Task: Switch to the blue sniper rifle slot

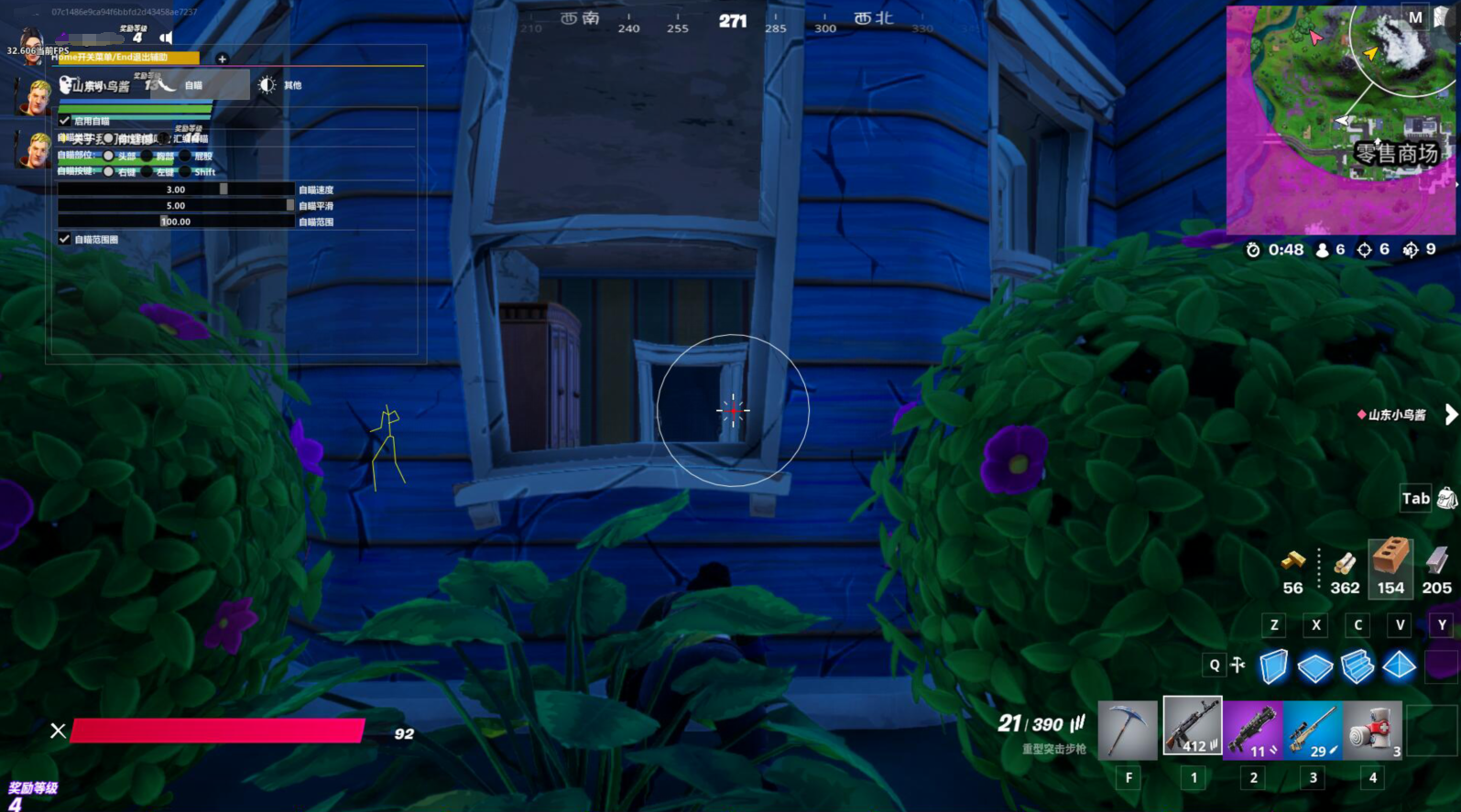Action: click(1313, 730)
